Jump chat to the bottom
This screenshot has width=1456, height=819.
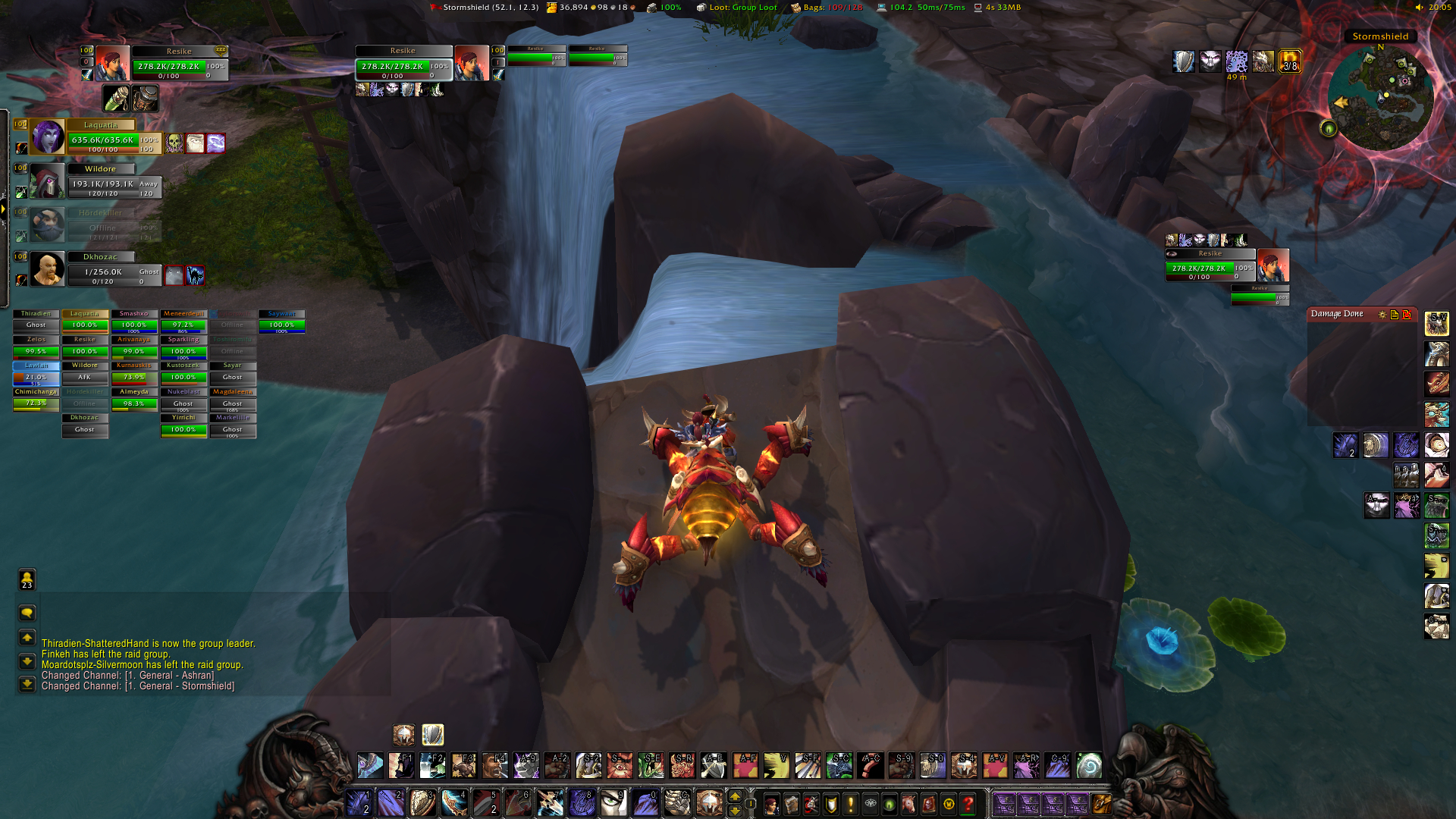27,684
